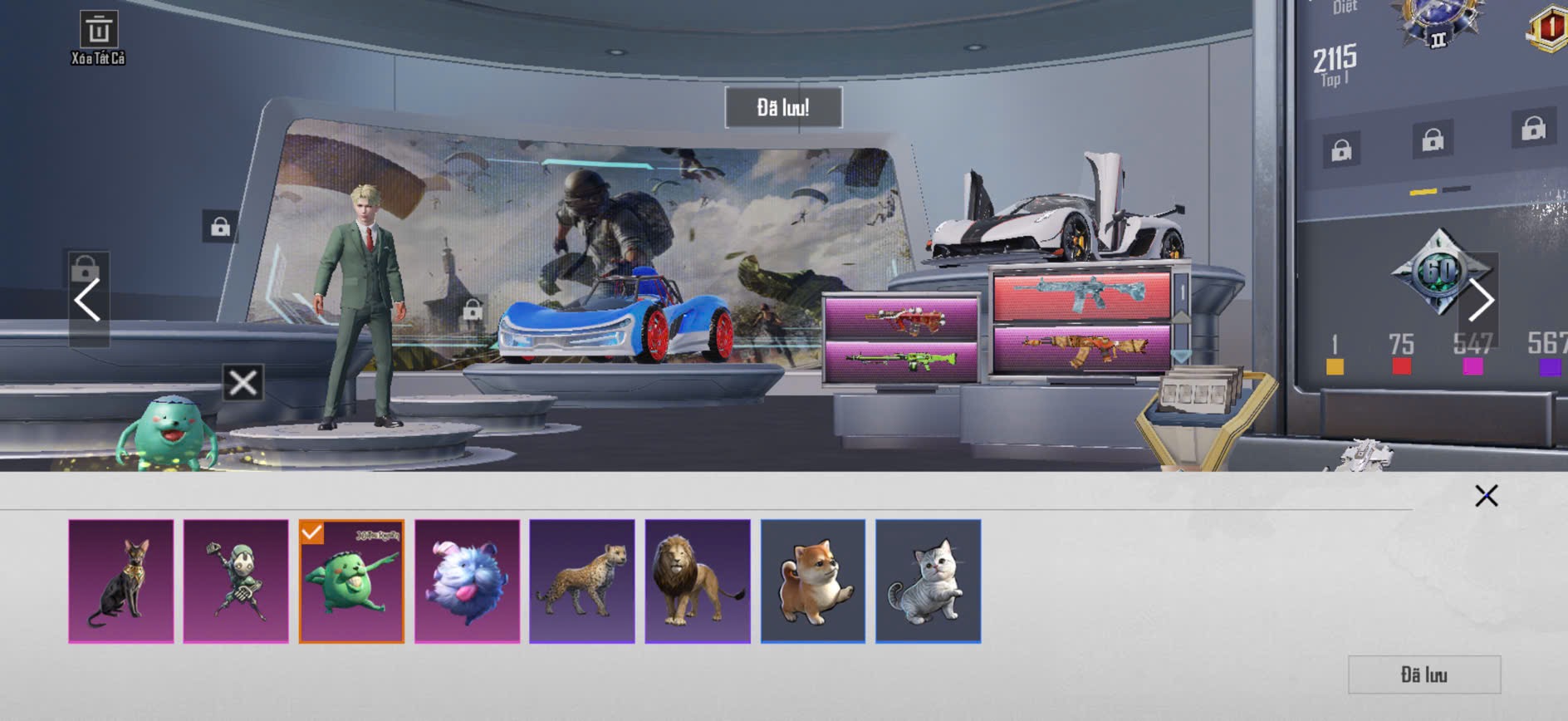The height and width of the screenshot is (721, 1568).
Task: Pick the fluffy white-blue creature companion
Action: (467, 581)
